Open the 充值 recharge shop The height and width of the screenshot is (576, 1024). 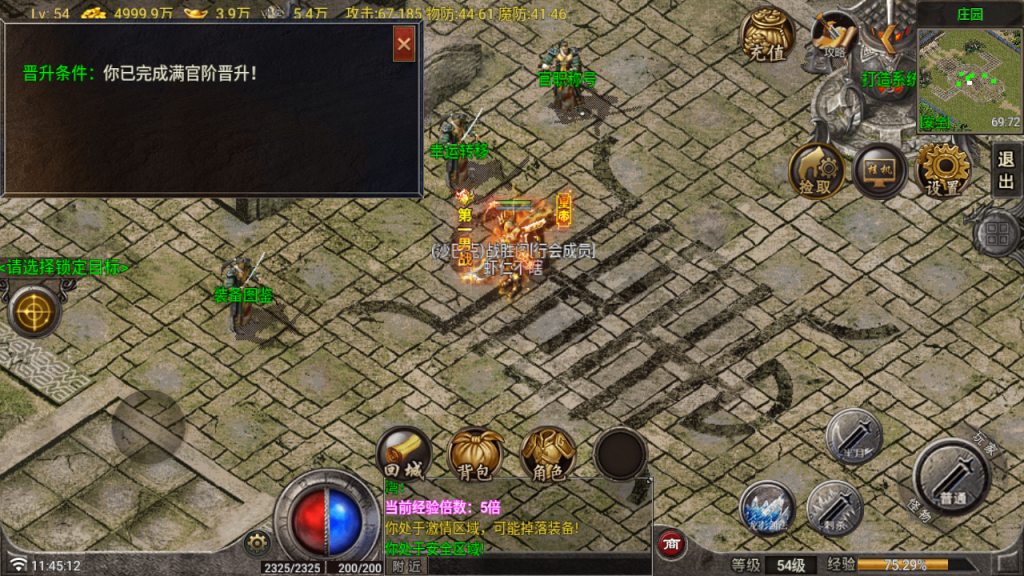(x=767, y=36)
